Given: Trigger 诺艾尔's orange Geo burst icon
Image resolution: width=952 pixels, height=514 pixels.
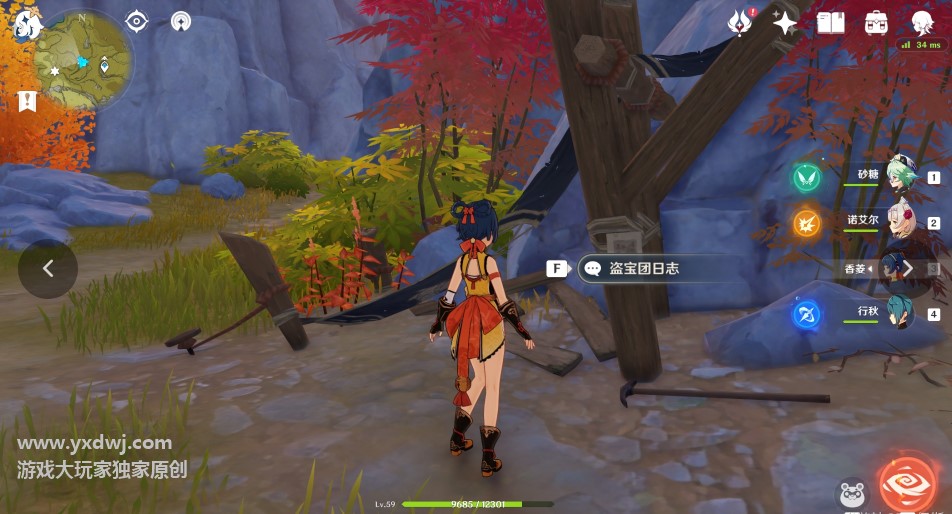Looking at the screenshot, I should click(x=807, y=223).
